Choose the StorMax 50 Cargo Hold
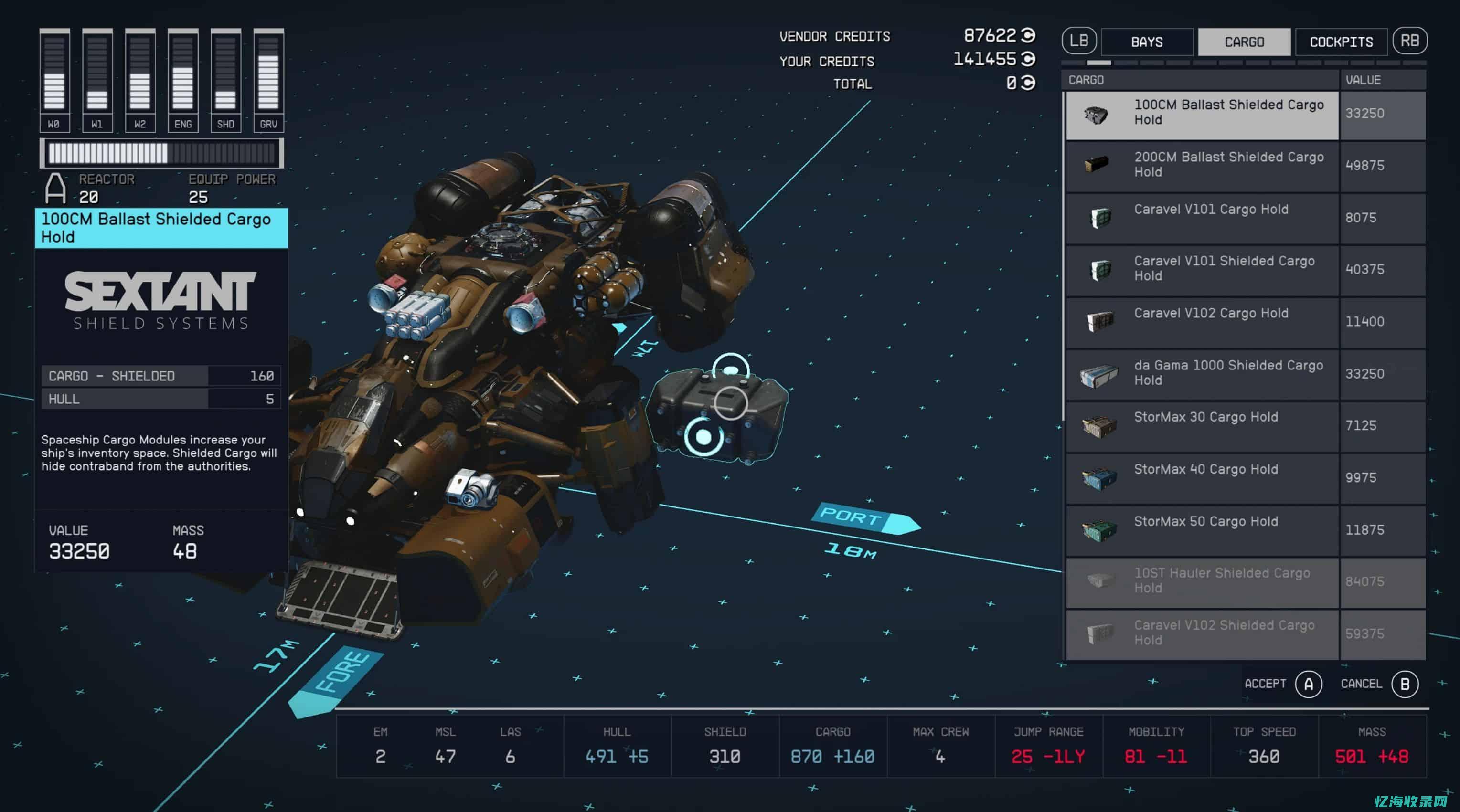Image resolution: width=1460 pixels, height=812 pixels. 1202,530
